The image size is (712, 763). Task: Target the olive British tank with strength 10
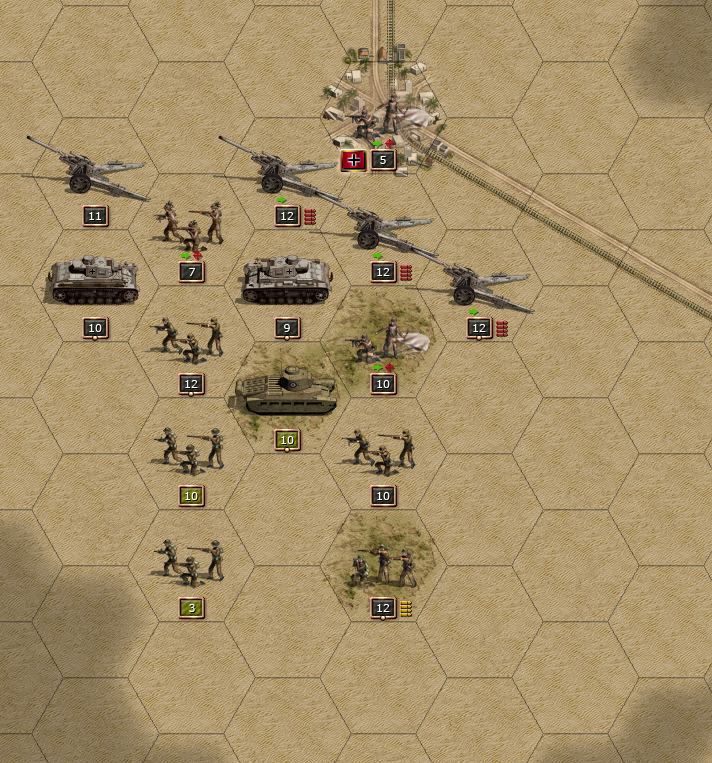click(x=286, y=393)
